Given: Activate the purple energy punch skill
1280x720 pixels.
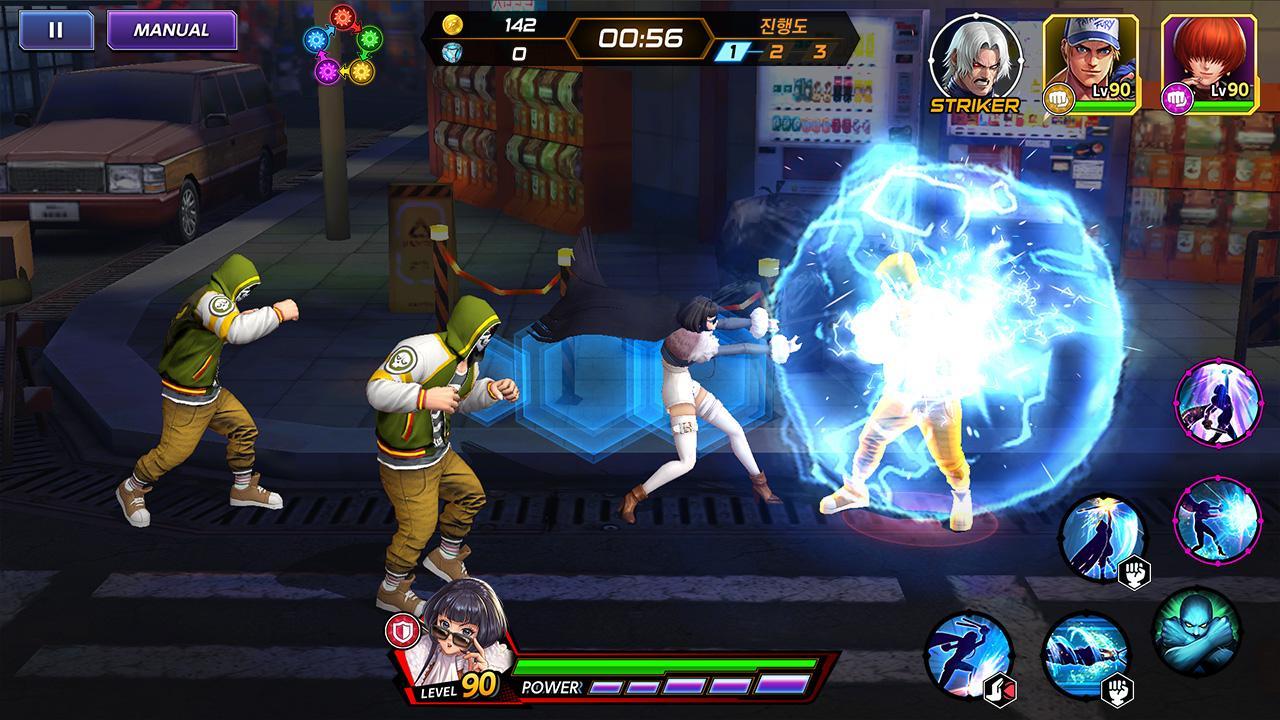Looking at the screenshot, I should tap(1217, 520).
